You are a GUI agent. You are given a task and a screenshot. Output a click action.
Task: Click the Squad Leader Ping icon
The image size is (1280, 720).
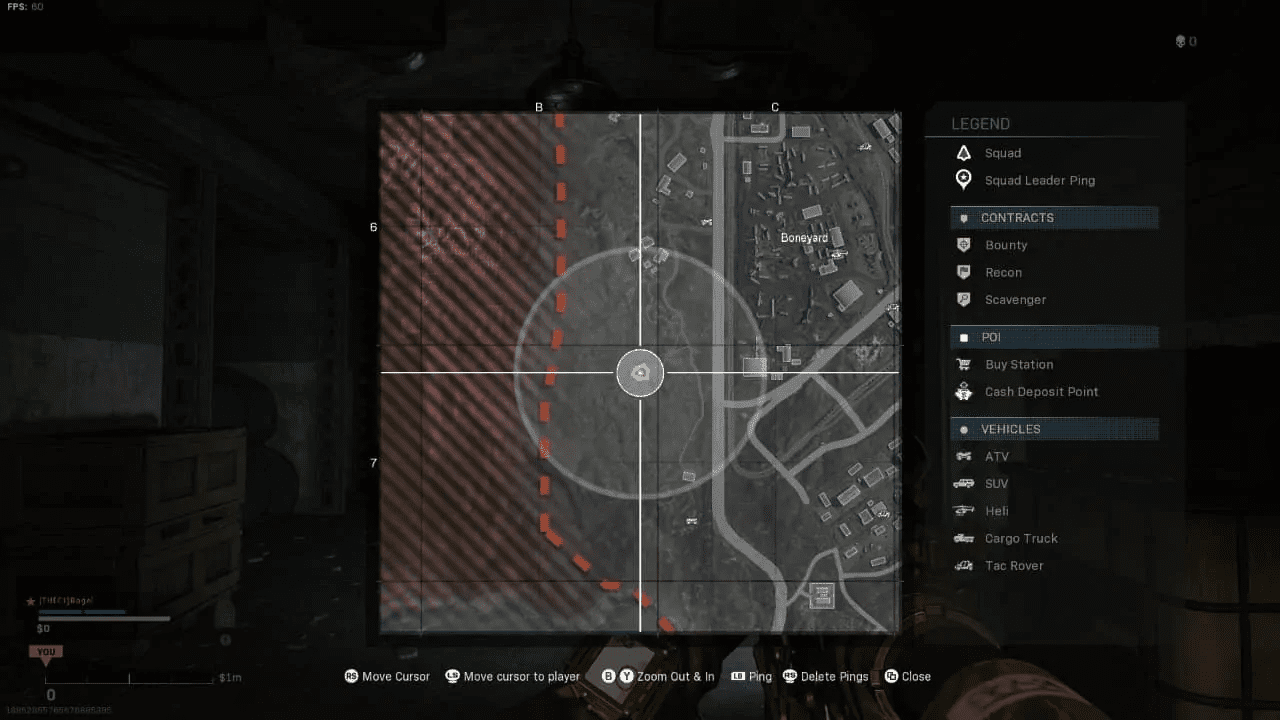click(963, 180)
